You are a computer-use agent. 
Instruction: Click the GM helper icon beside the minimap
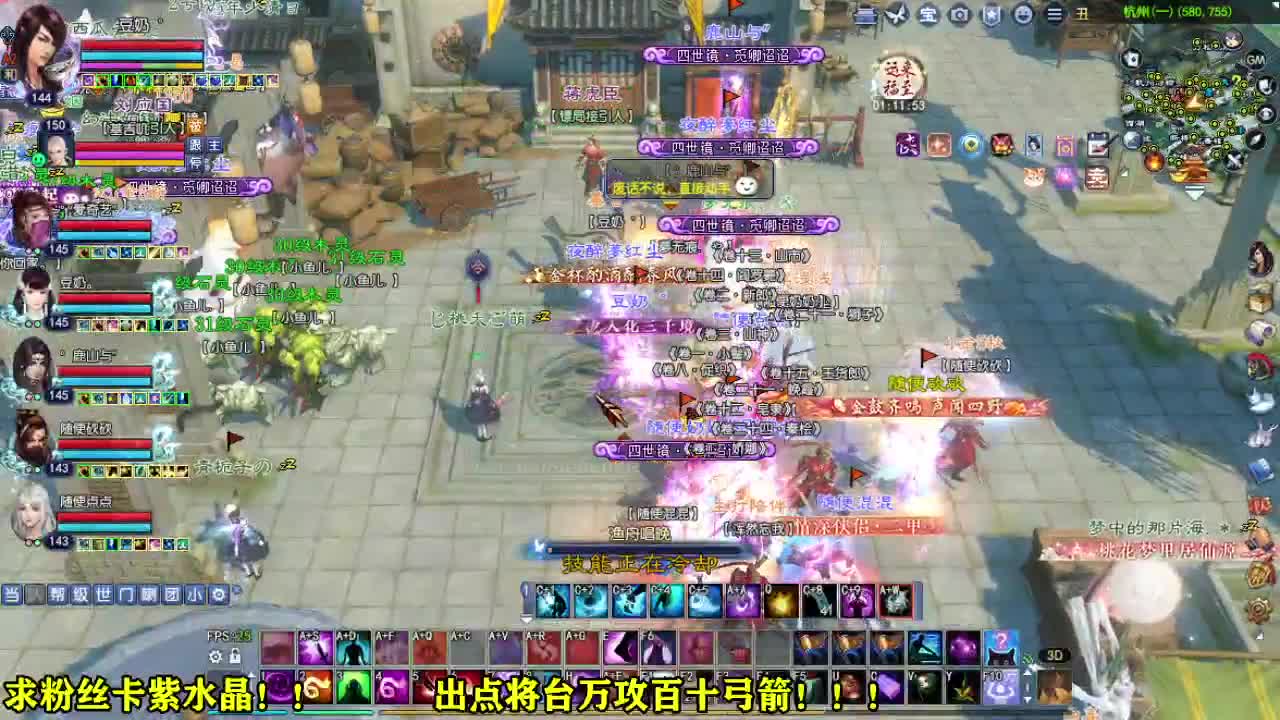[1254, 60]
